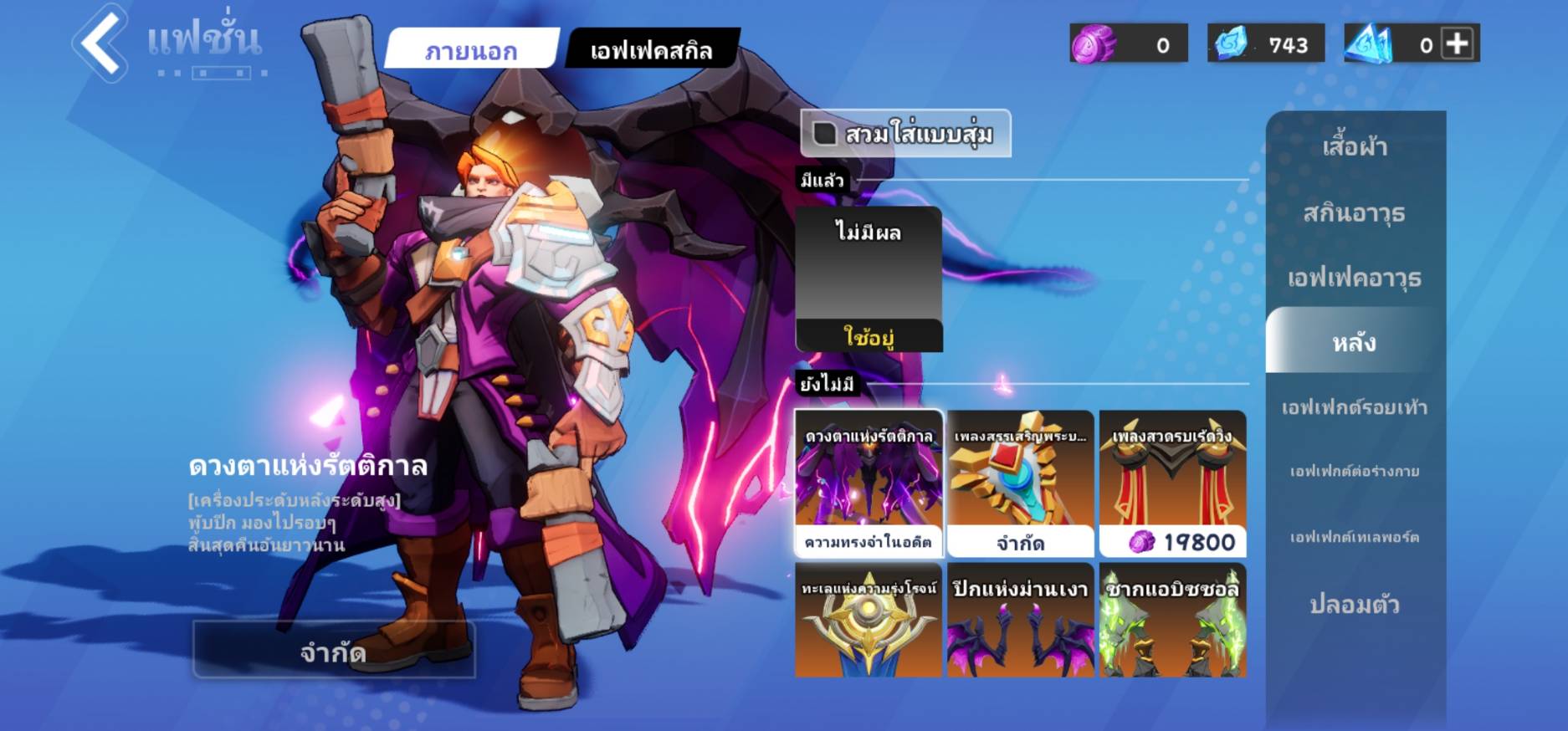Select the ซากแอบิซซอล green item

point(1172,620)
